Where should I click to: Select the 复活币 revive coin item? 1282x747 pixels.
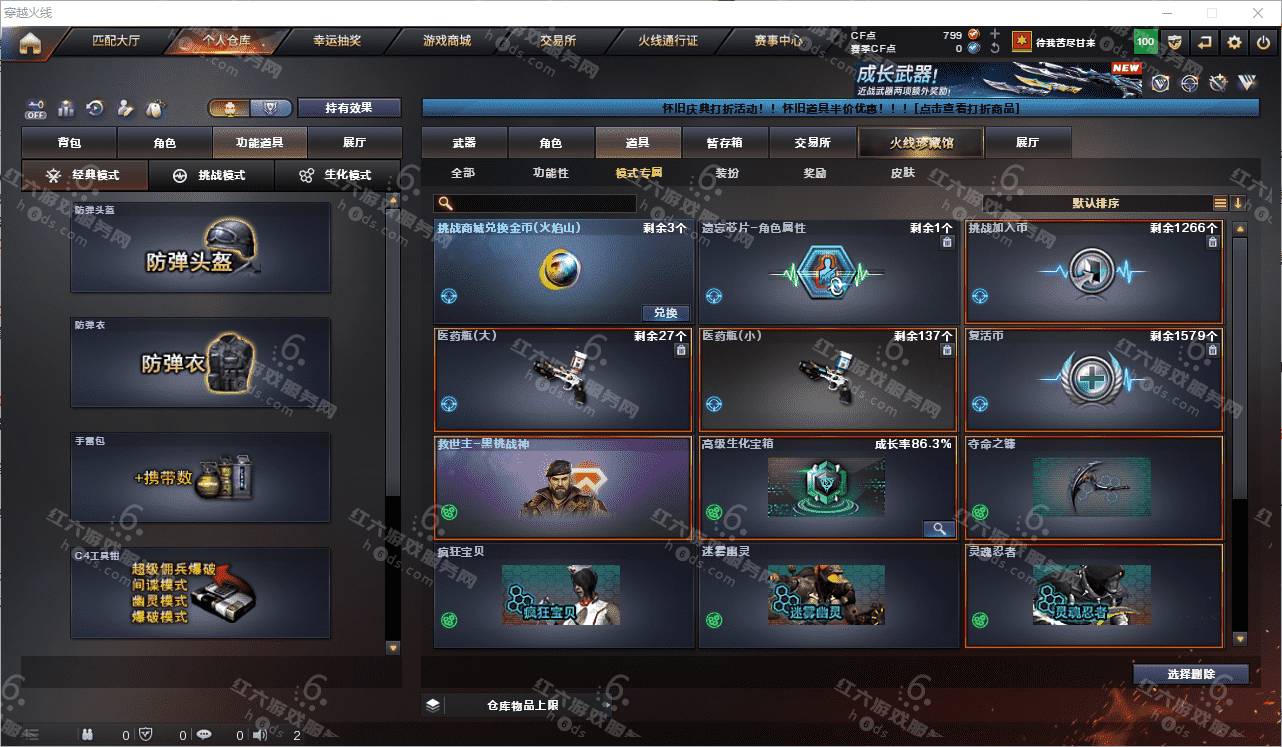coord(1093,380)
